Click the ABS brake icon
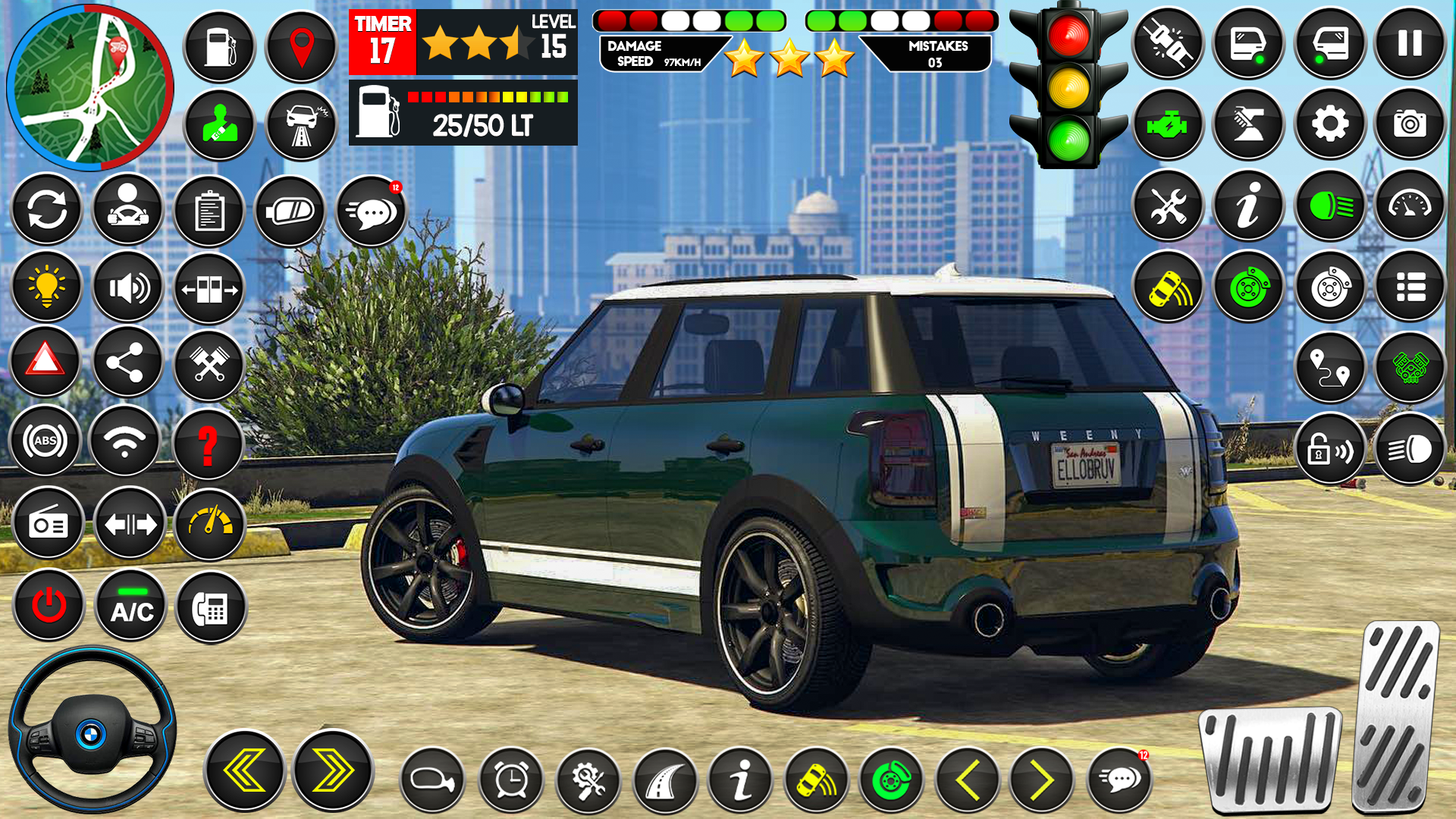The height and width of the screenshot is (819, 1456). [45, 440]
